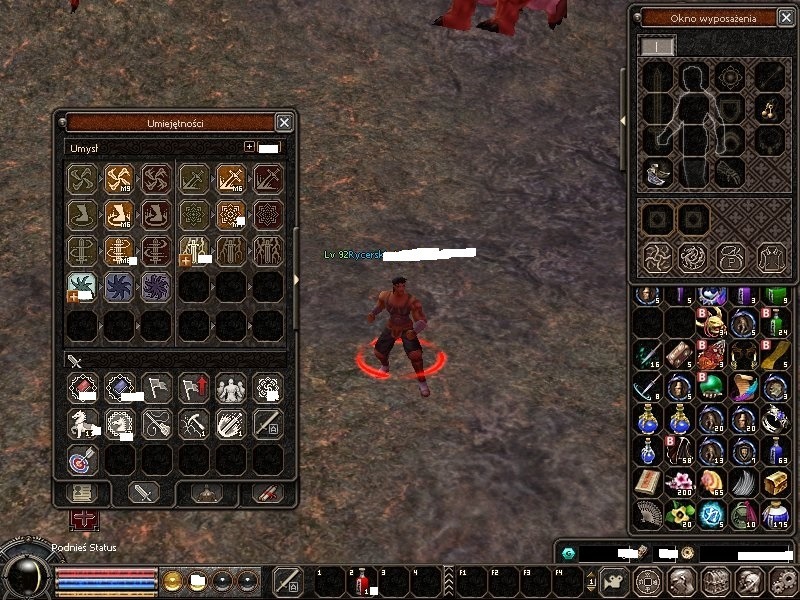Close the Umiejętności skills window

pos(284,122)
